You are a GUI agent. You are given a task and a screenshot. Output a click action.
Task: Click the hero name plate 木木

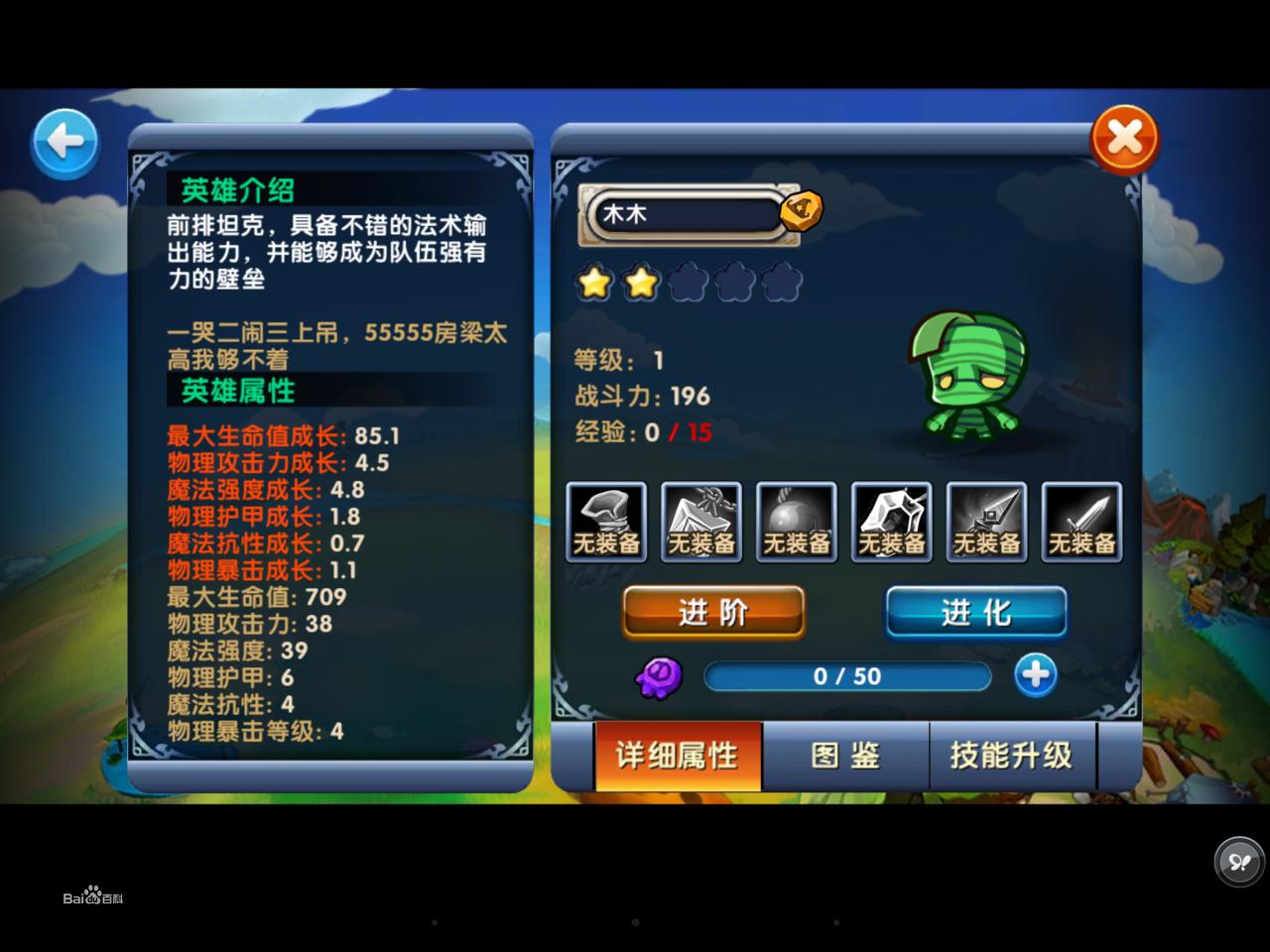[x=689, y=214]
